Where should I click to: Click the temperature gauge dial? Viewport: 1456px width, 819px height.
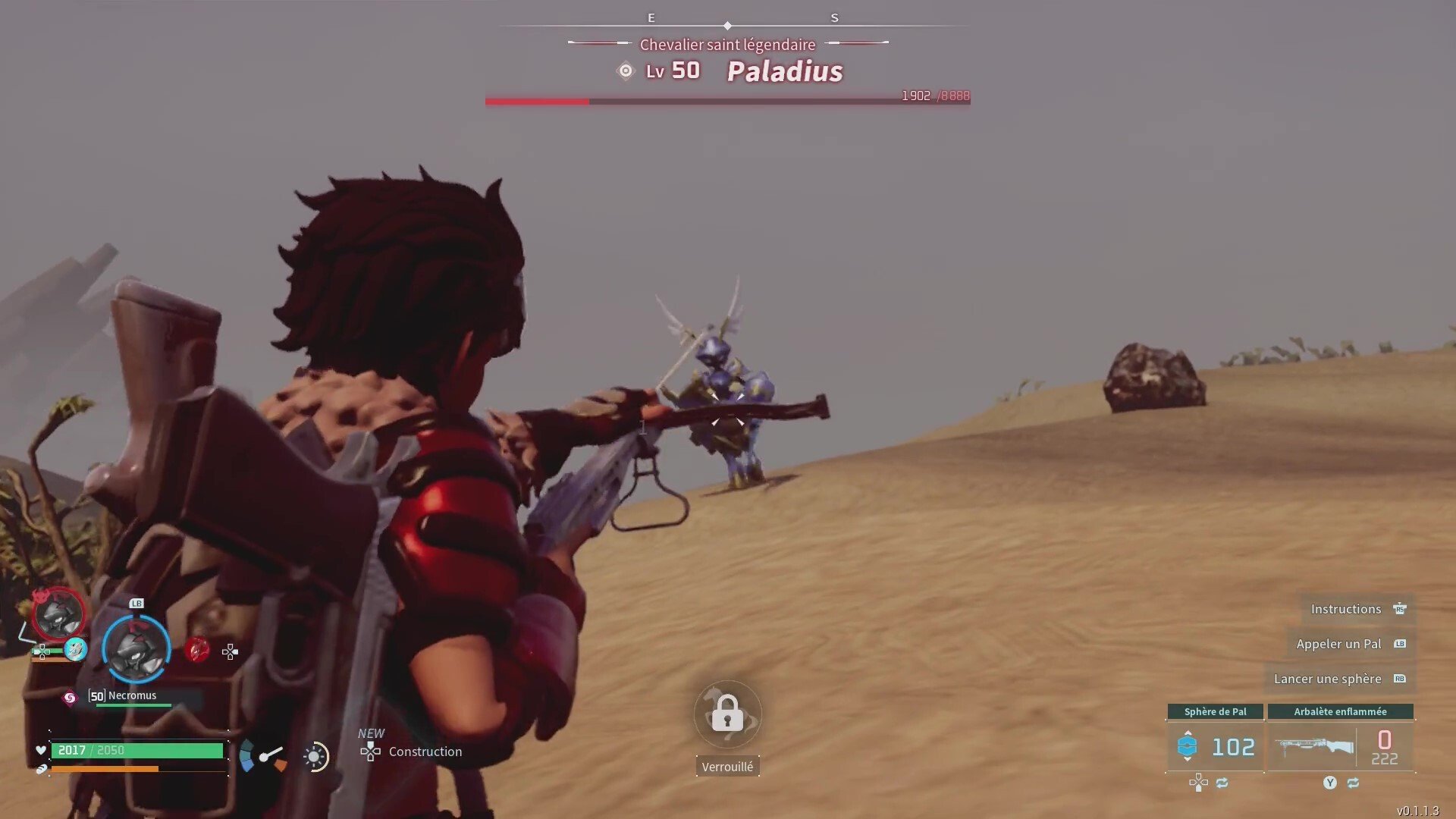tap(263, 756)
